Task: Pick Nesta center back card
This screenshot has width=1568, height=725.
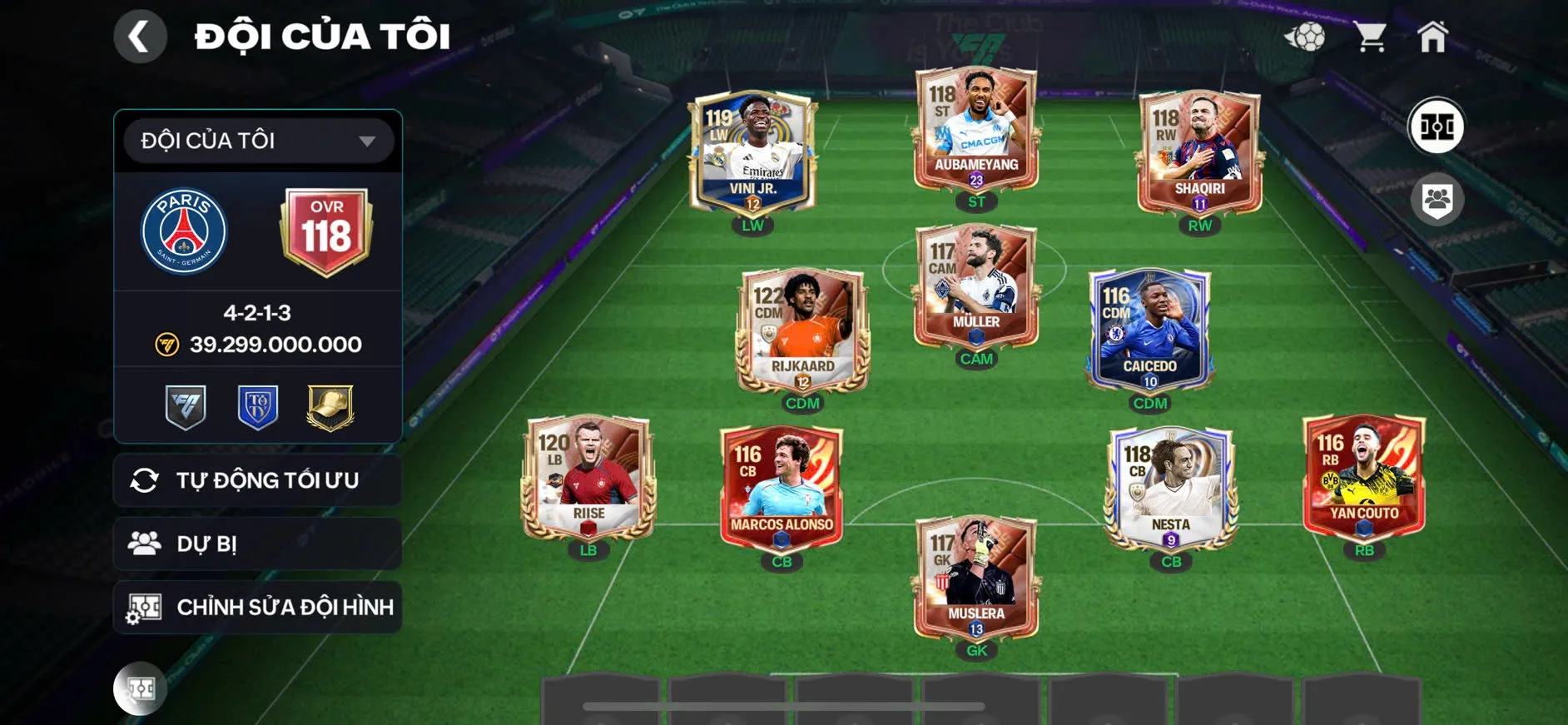Action: 1170,489
